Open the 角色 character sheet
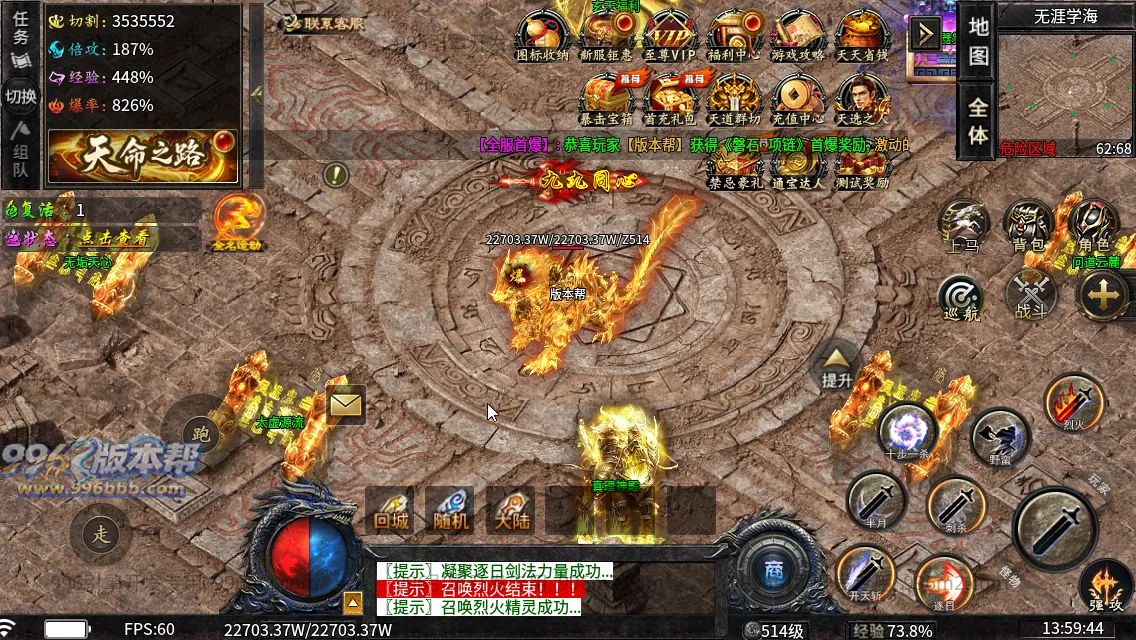 [1093, 225]
